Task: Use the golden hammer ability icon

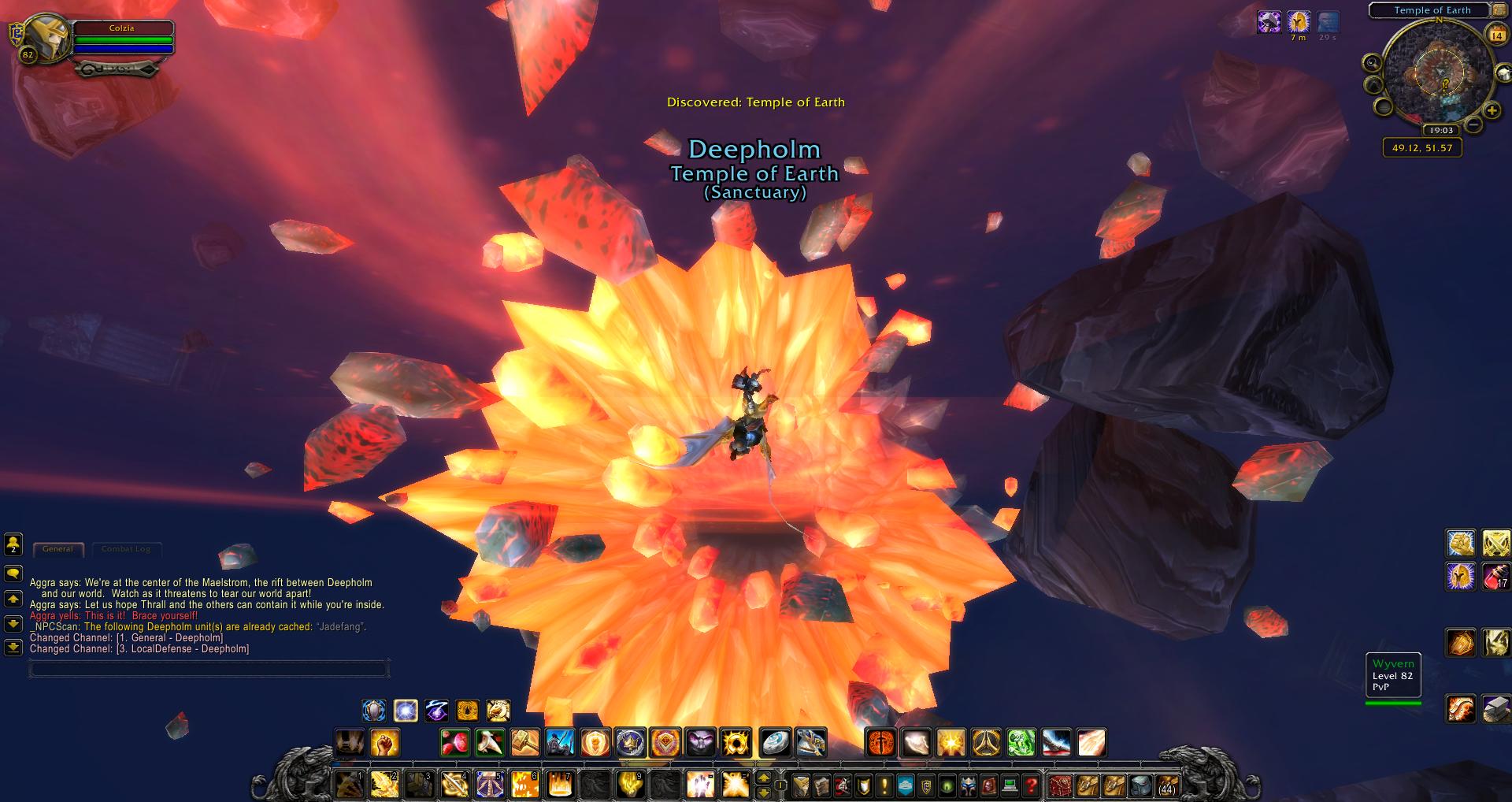Action: 524,742
